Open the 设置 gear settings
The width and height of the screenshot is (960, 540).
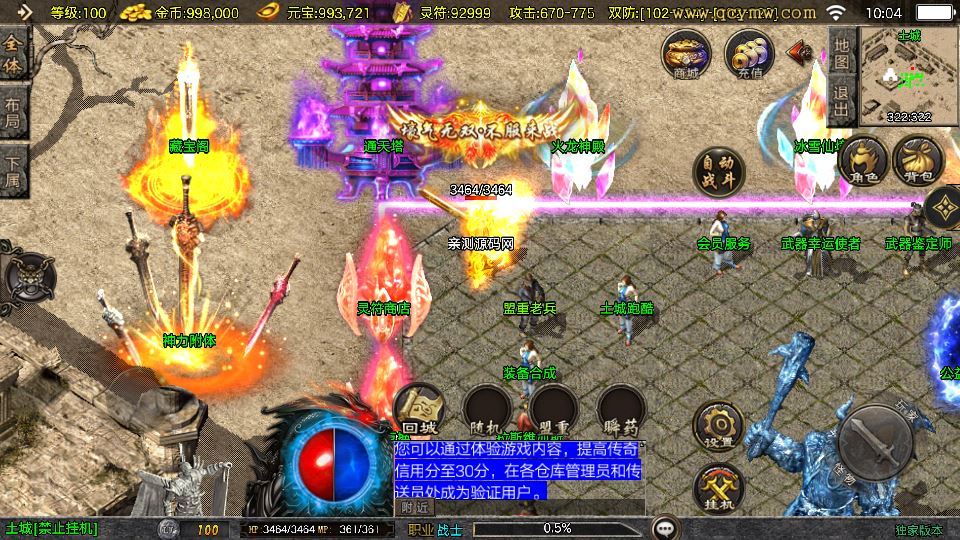coord(719,428)
